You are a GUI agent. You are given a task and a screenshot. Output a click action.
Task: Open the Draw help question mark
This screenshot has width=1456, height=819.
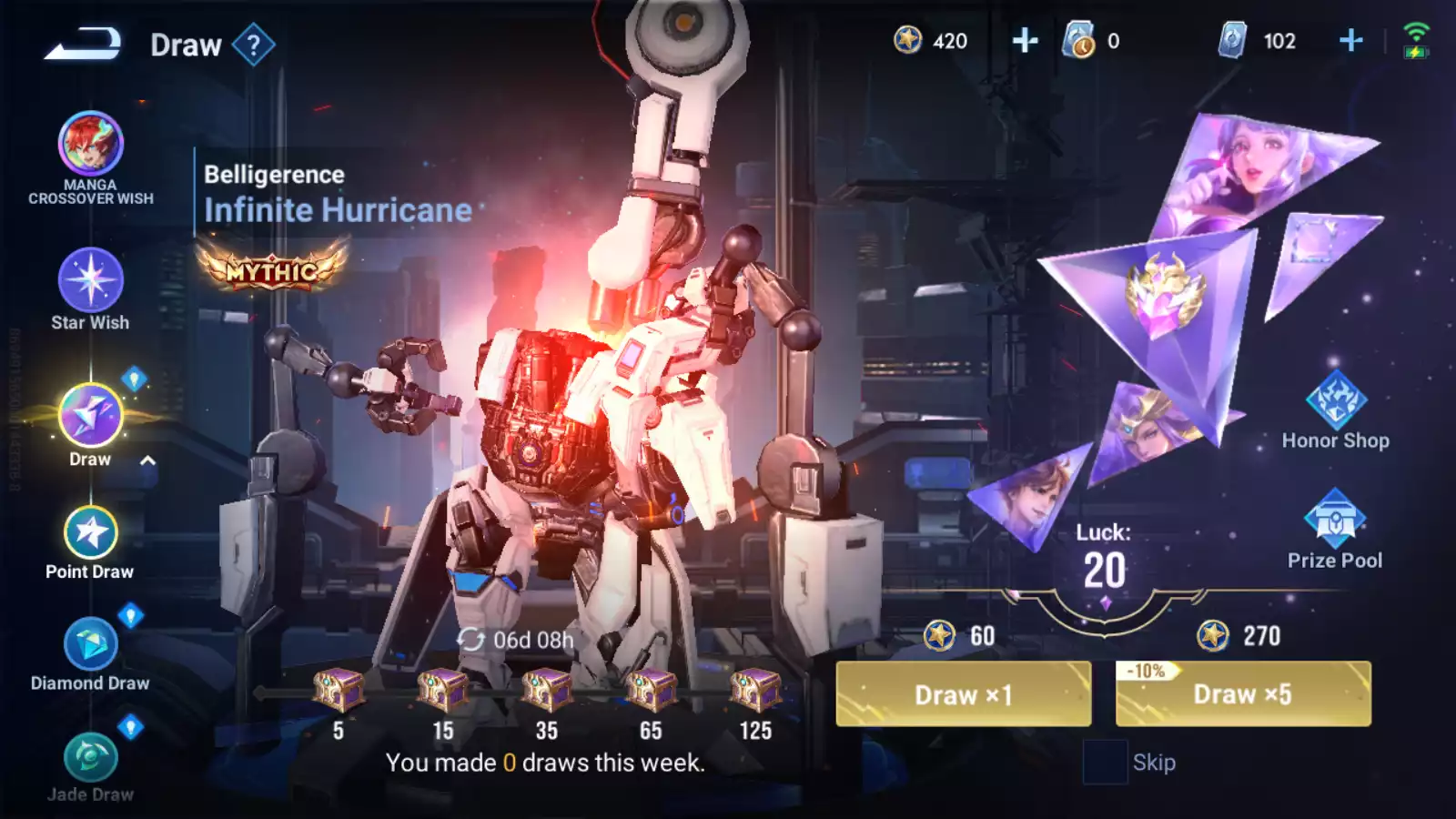(x=253, y=44)
